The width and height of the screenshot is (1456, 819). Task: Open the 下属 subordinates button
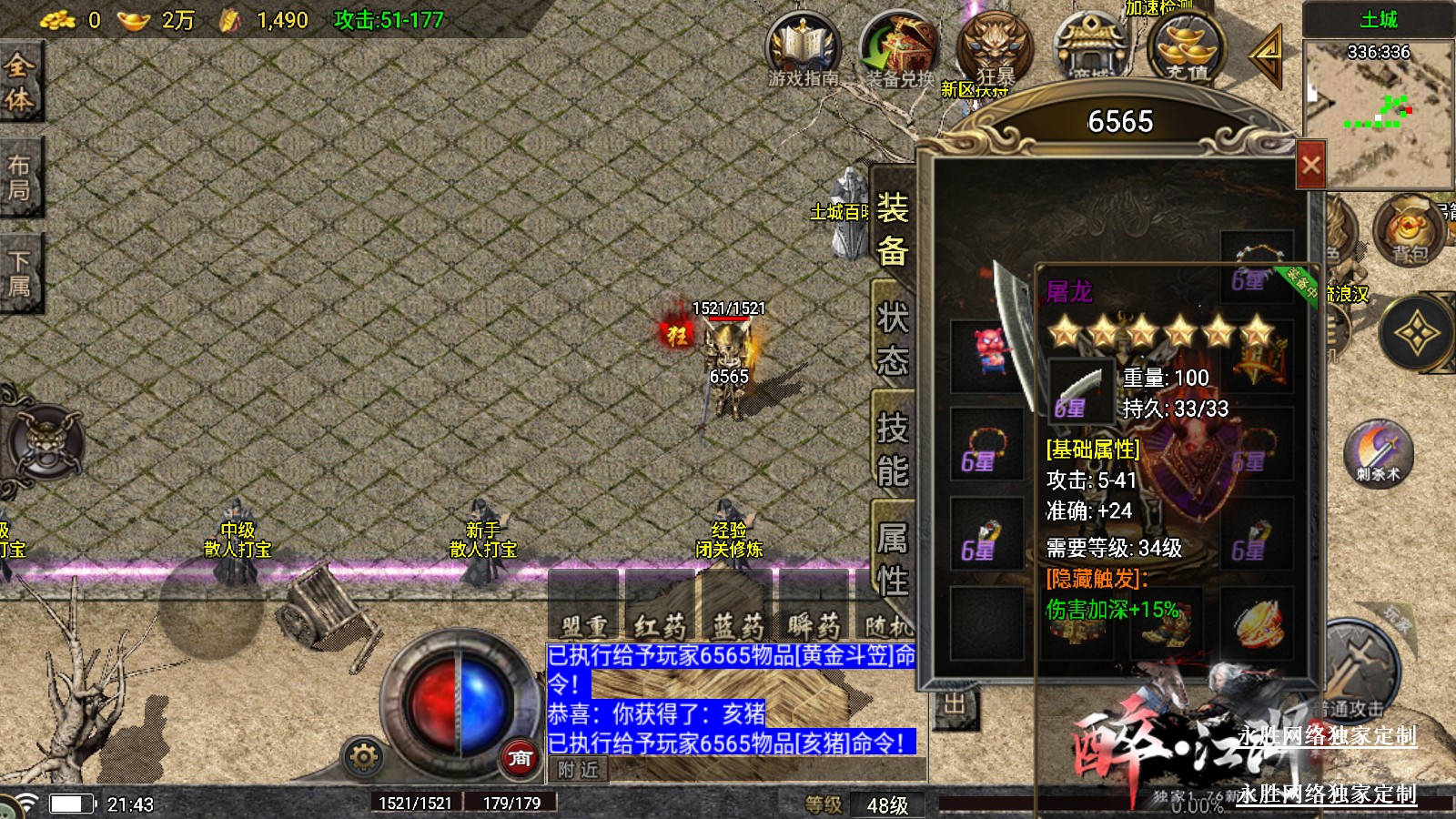19,274
